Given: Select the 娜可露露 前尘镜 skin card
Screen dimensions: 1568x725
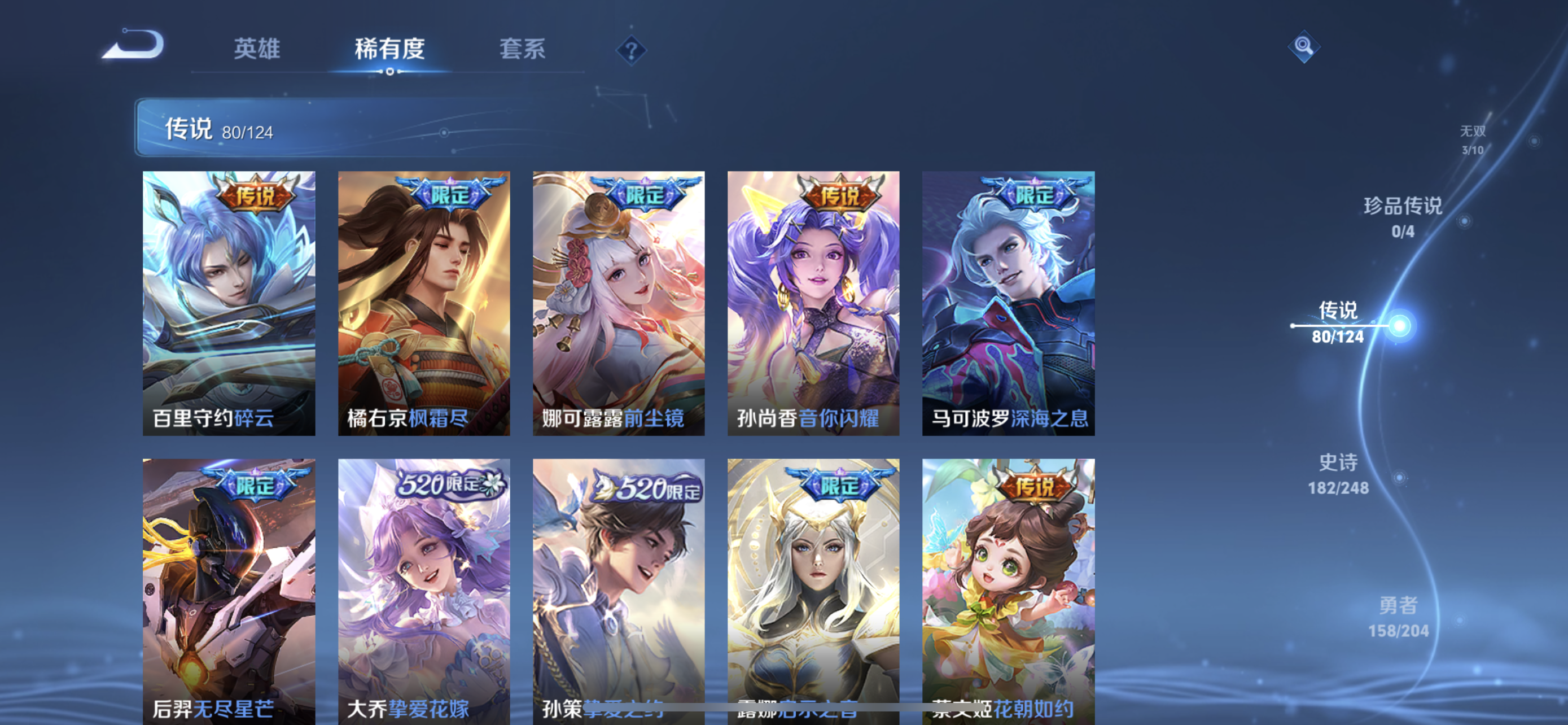Looking at the screenshot, I should click(619, 303).
